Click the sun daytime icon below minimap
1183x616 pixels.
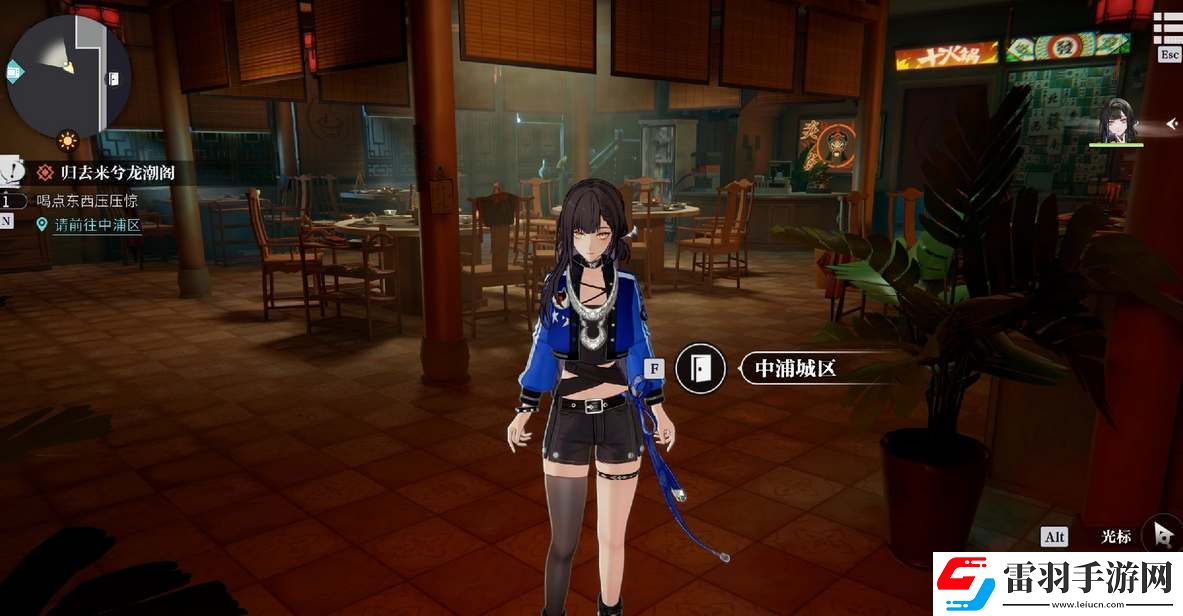click(x=68, y=140)
